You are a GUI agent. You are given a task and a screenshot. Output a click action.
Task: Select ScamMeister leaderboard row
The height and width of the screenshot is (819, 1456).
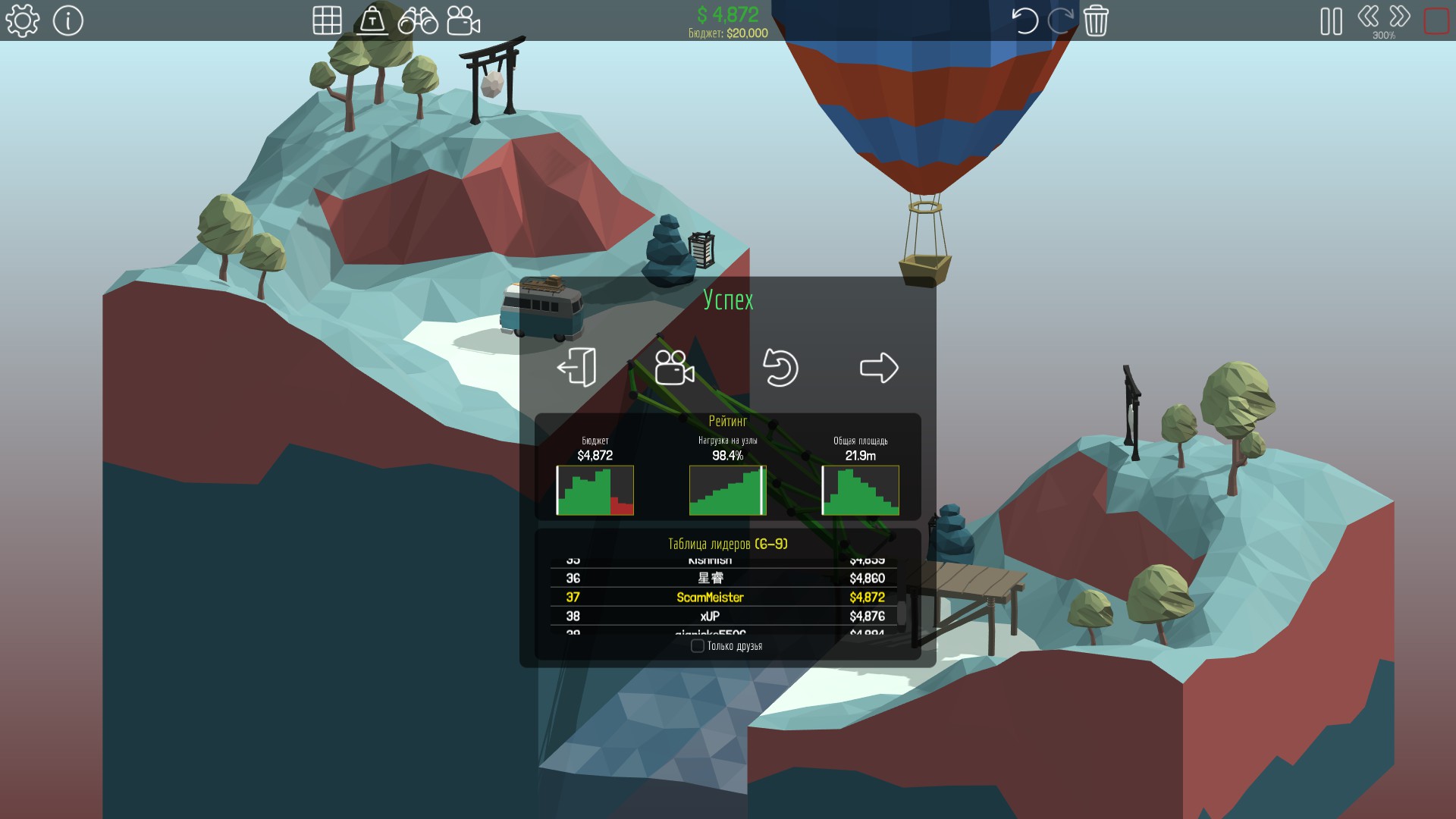click(x=723, y=598)
